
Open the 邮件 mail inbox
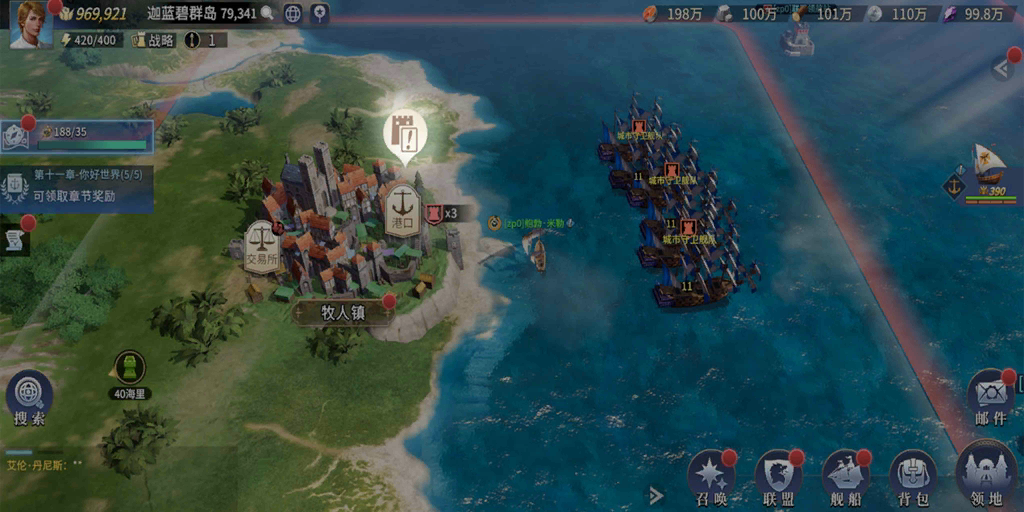click(x=990, y=398)
